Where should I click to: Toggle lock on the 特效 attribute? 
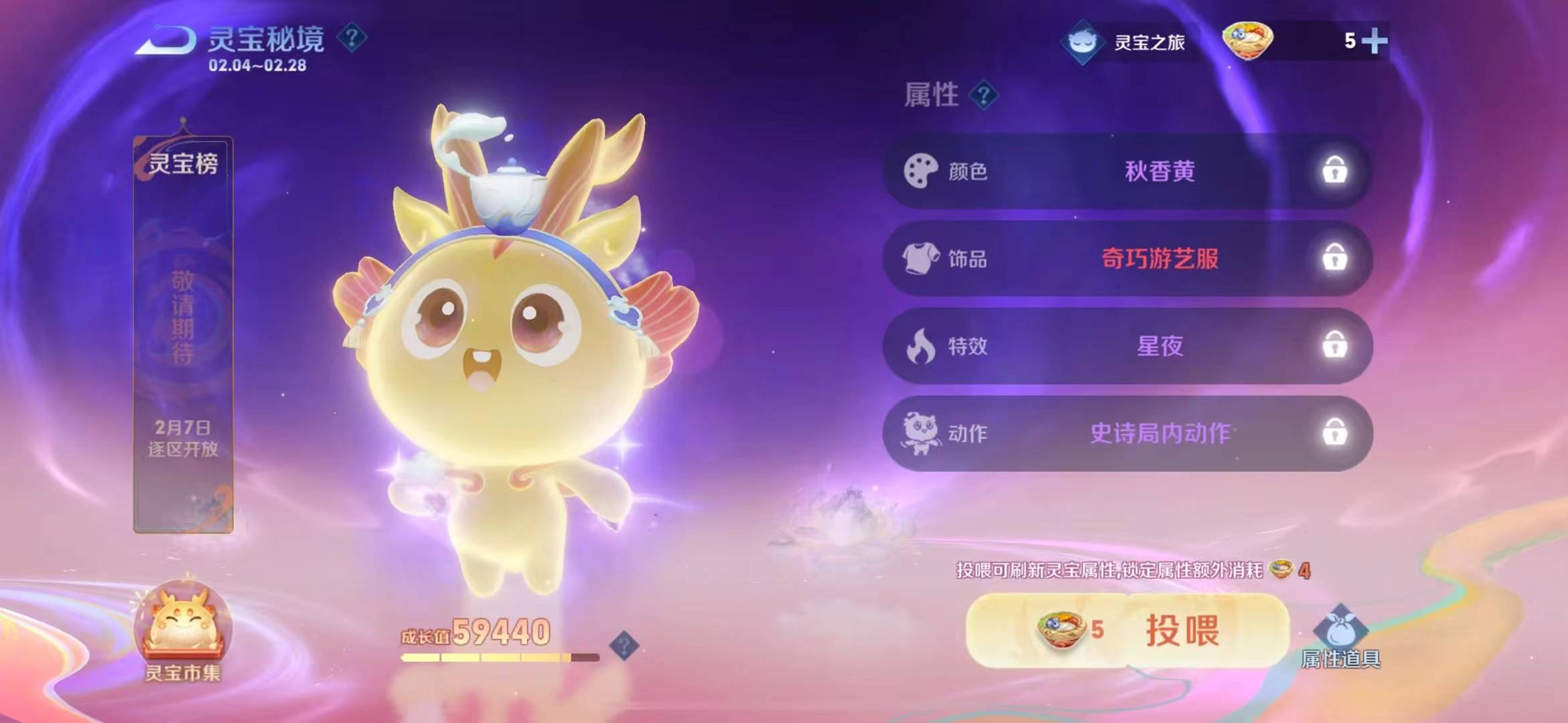click(1334, 345)
